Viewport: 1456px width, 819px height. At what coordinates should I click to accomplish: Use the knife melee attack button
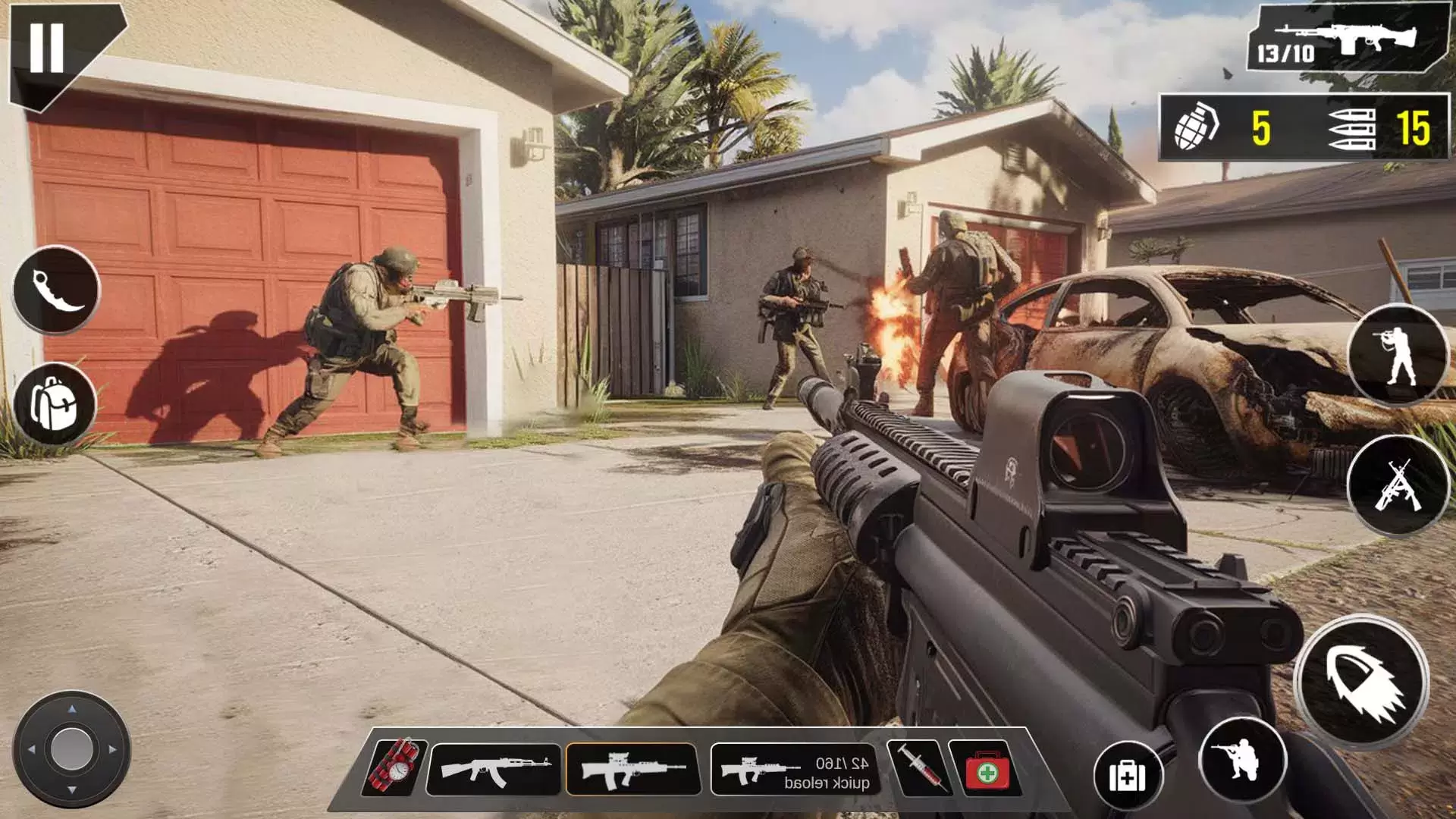pos(56,290)
